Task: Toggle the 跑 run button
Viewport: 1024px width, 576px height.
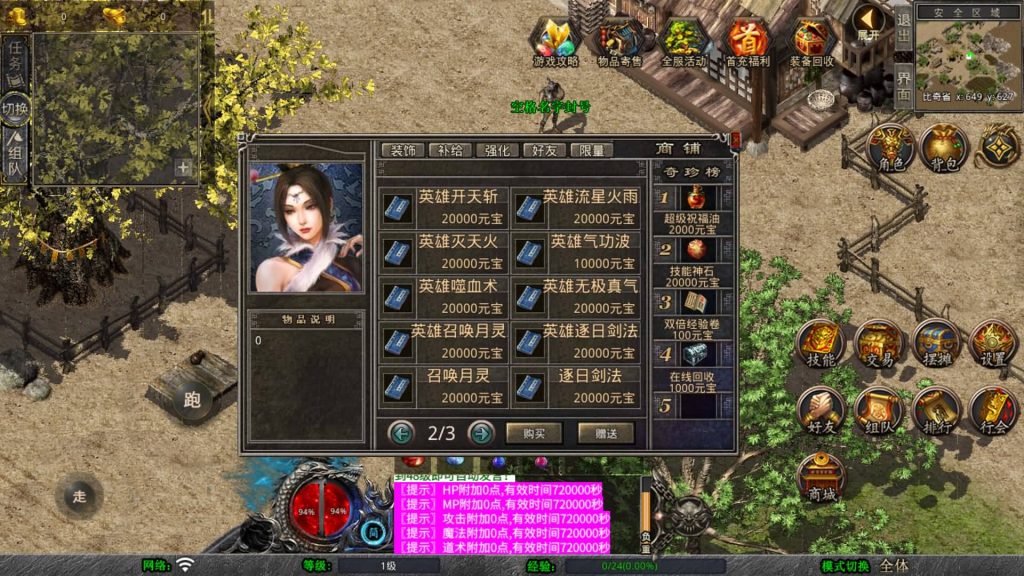Action: 192,401
